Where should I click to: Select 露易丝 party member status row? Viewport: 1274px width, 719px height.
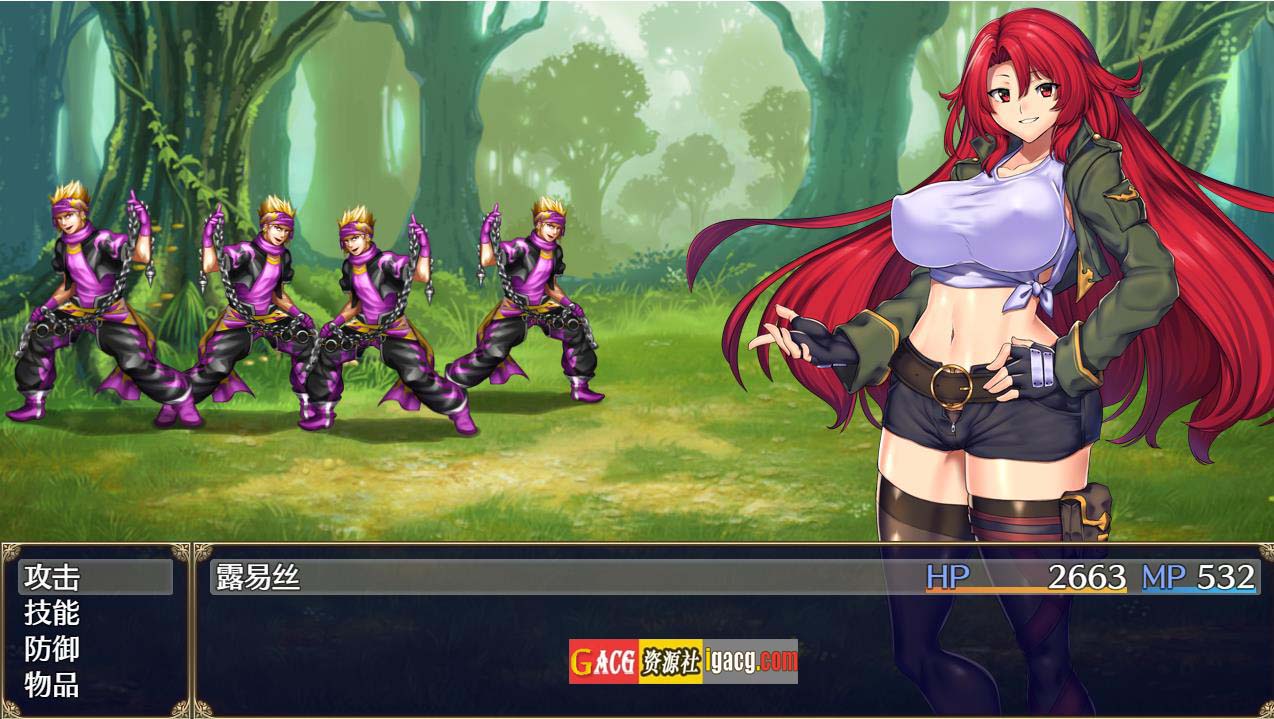[x=733, y=577]
